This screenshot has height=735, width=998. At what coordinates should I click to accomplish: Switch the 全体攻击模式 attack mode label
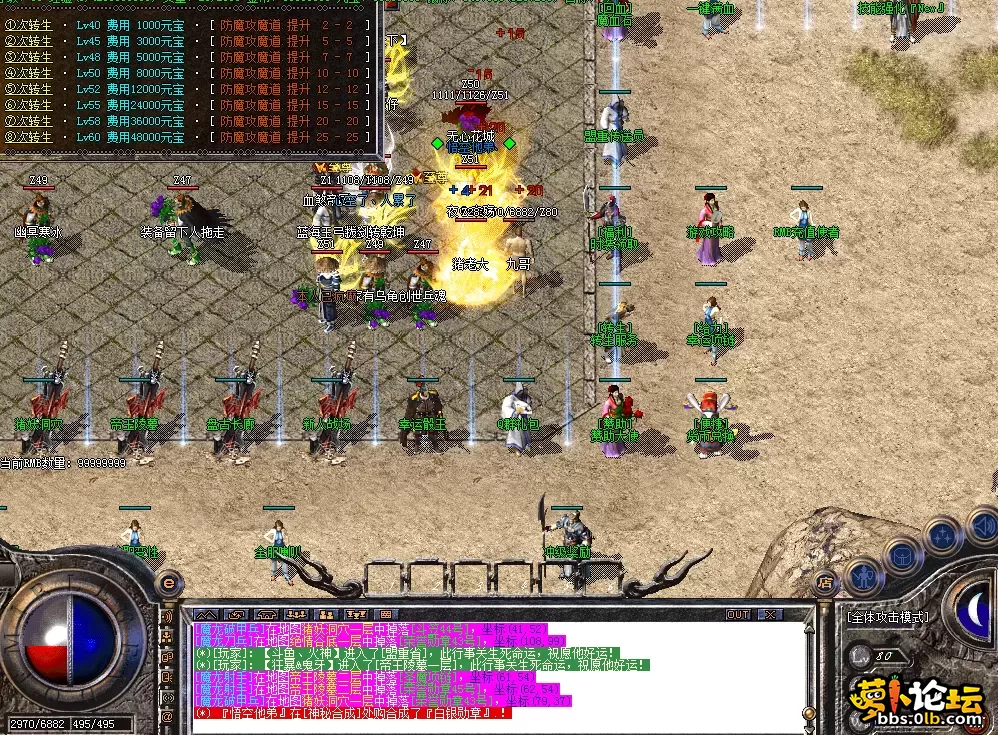[886, 617]
